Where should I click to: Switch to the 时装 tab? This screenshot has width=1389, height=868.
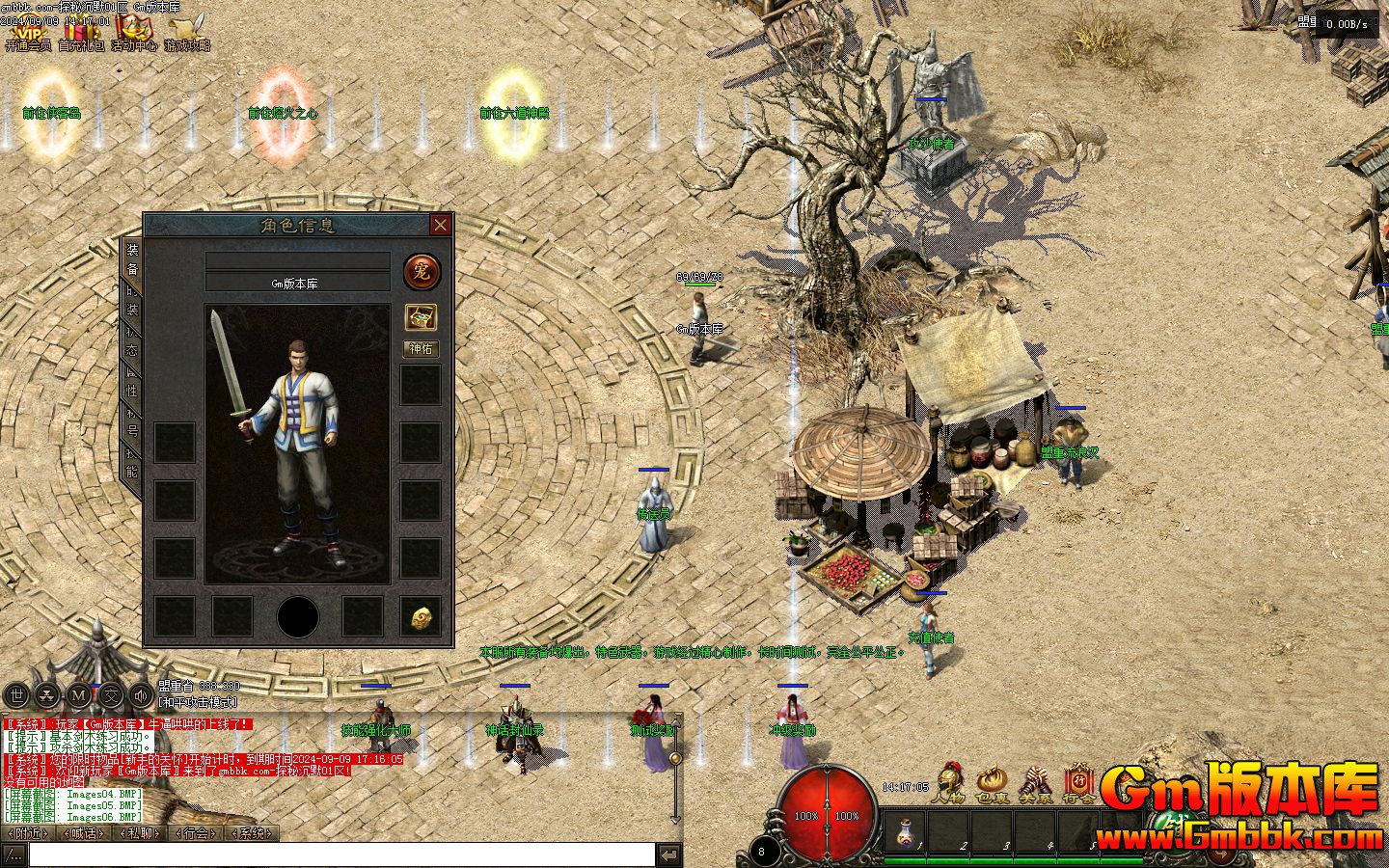coord(132,301)
